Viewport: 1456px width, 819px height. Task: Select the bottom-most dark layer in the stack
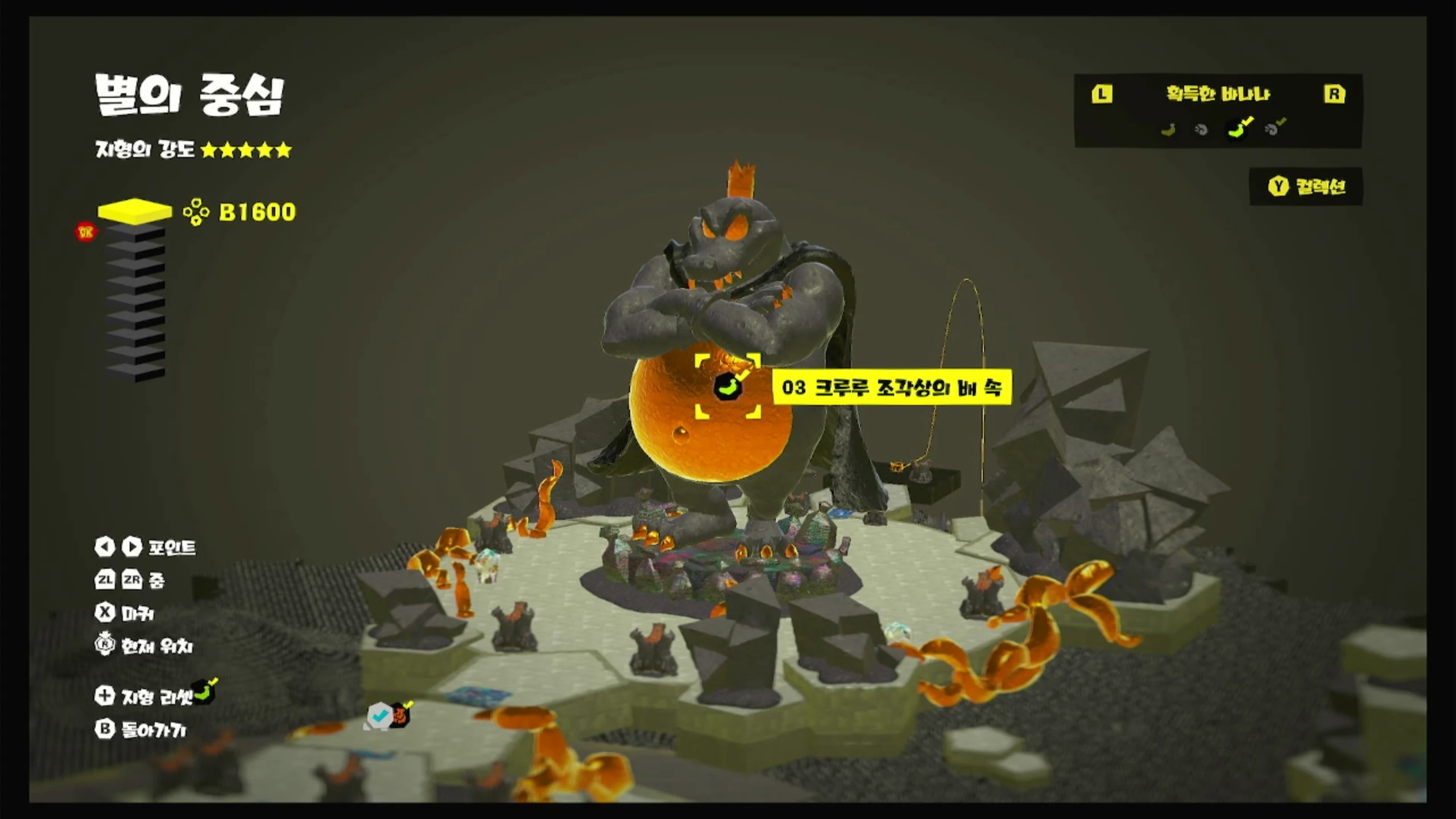click(135, 372)
